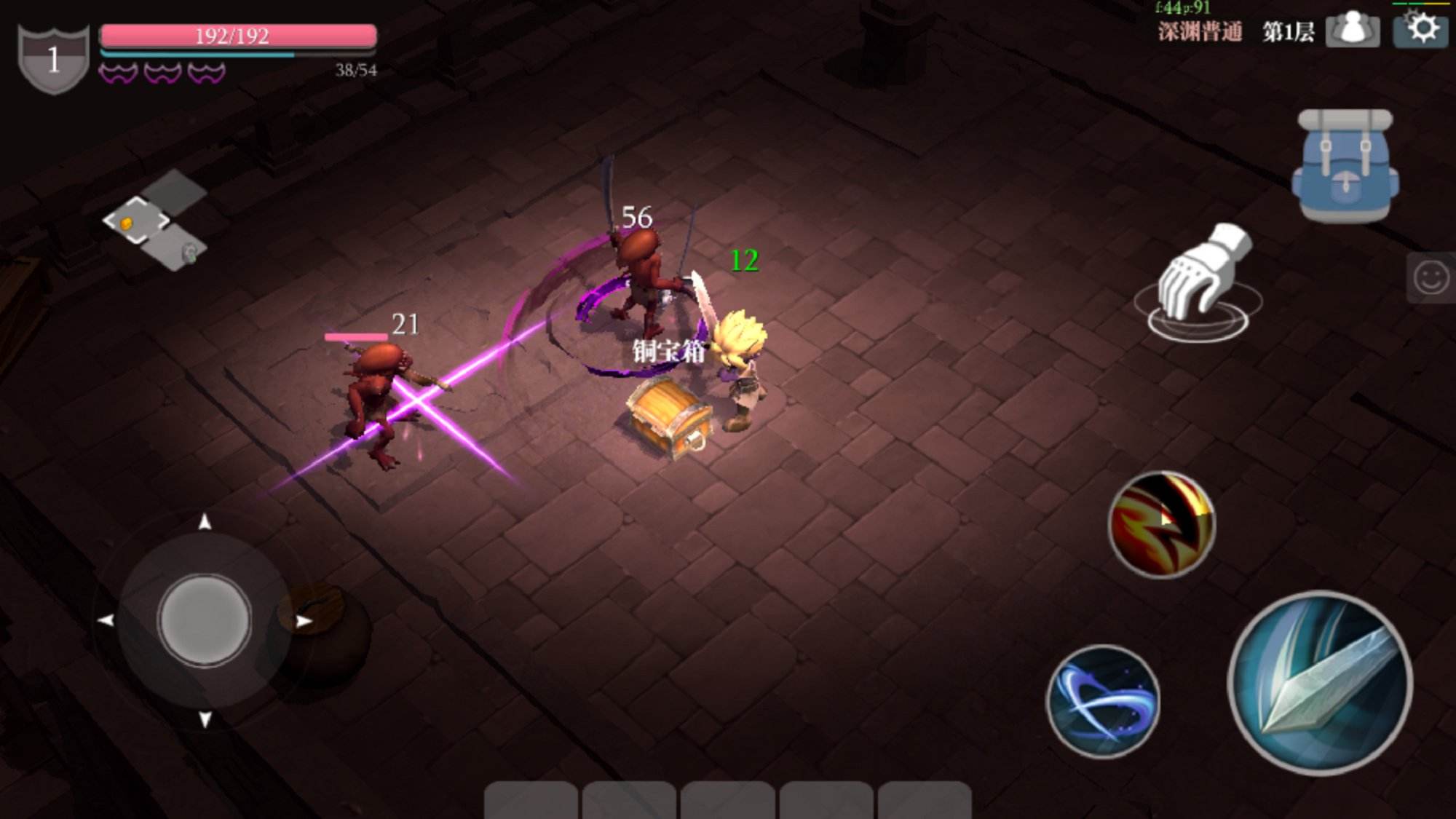1456x819 pixels.
Task: Activate the fiery slash skill
Action: tap(1161, 524)
